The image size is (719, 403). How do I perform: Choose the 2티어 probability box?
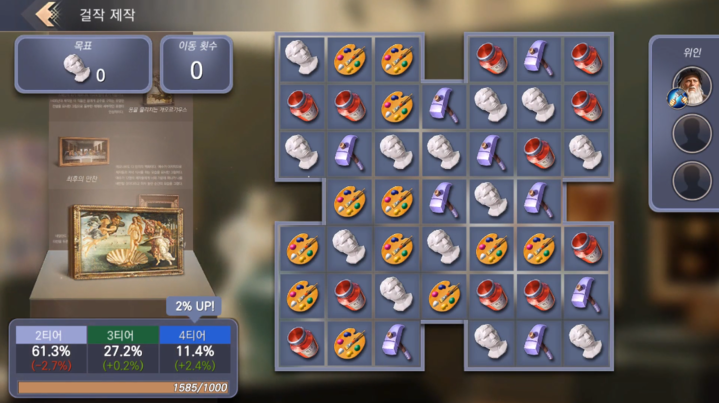coord(51,351)
